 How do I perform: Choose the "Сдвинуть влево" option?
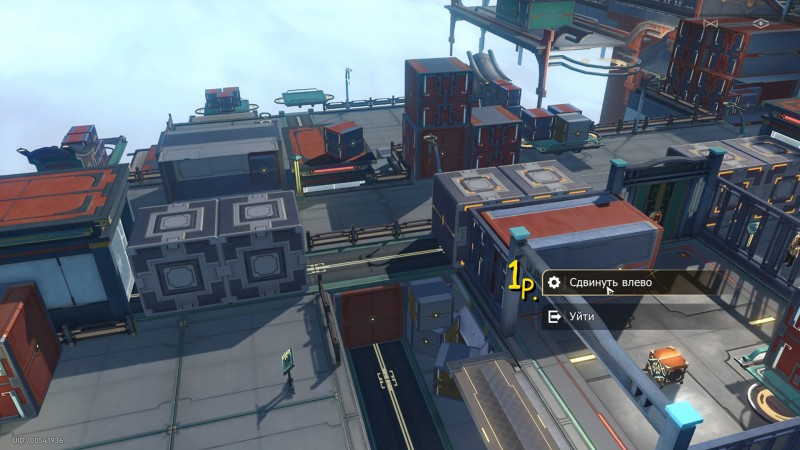tap(610, 283)
